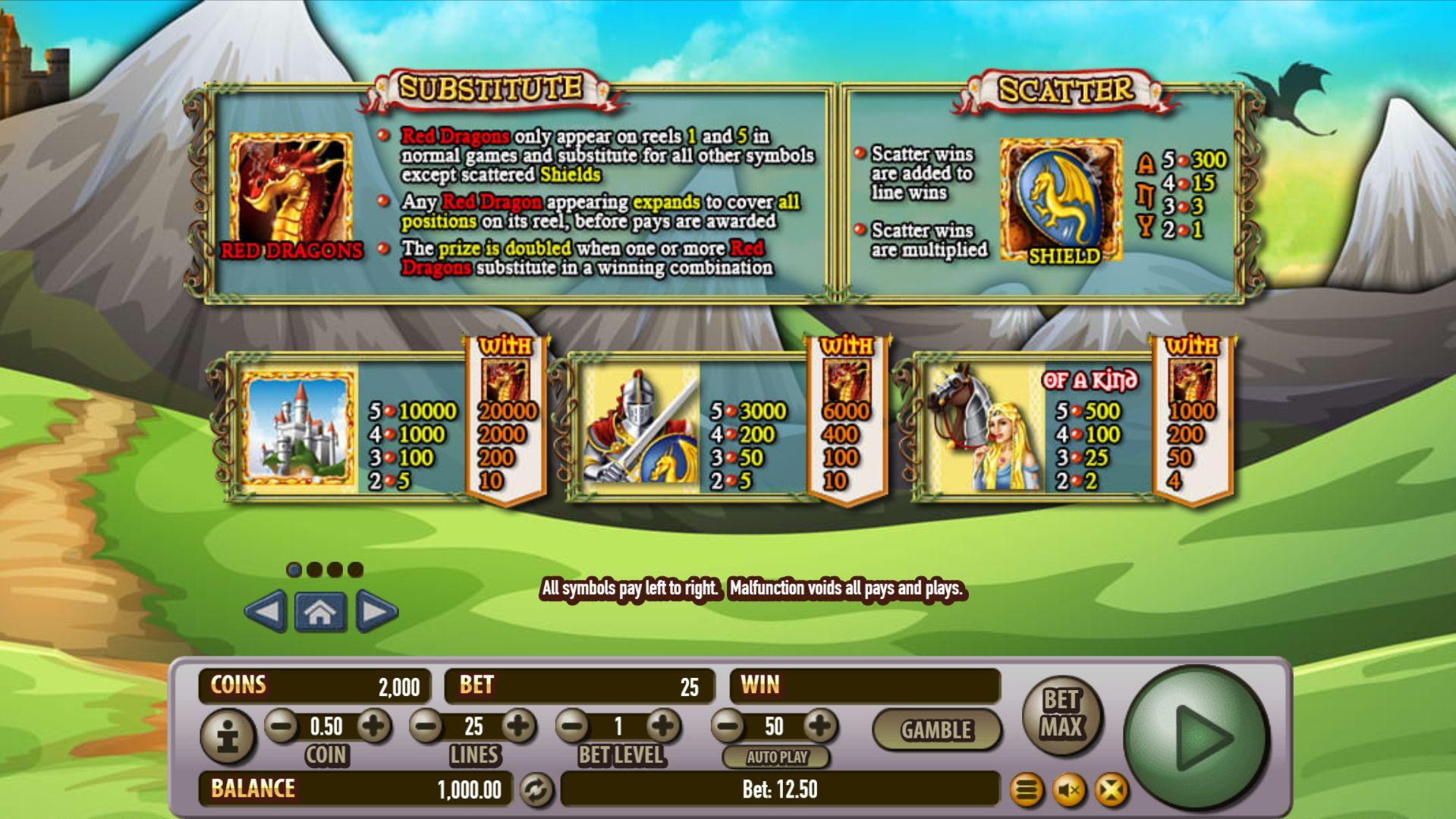Show the next paytable page
Screen dimensions: 1456x819
tap(376, 611)
